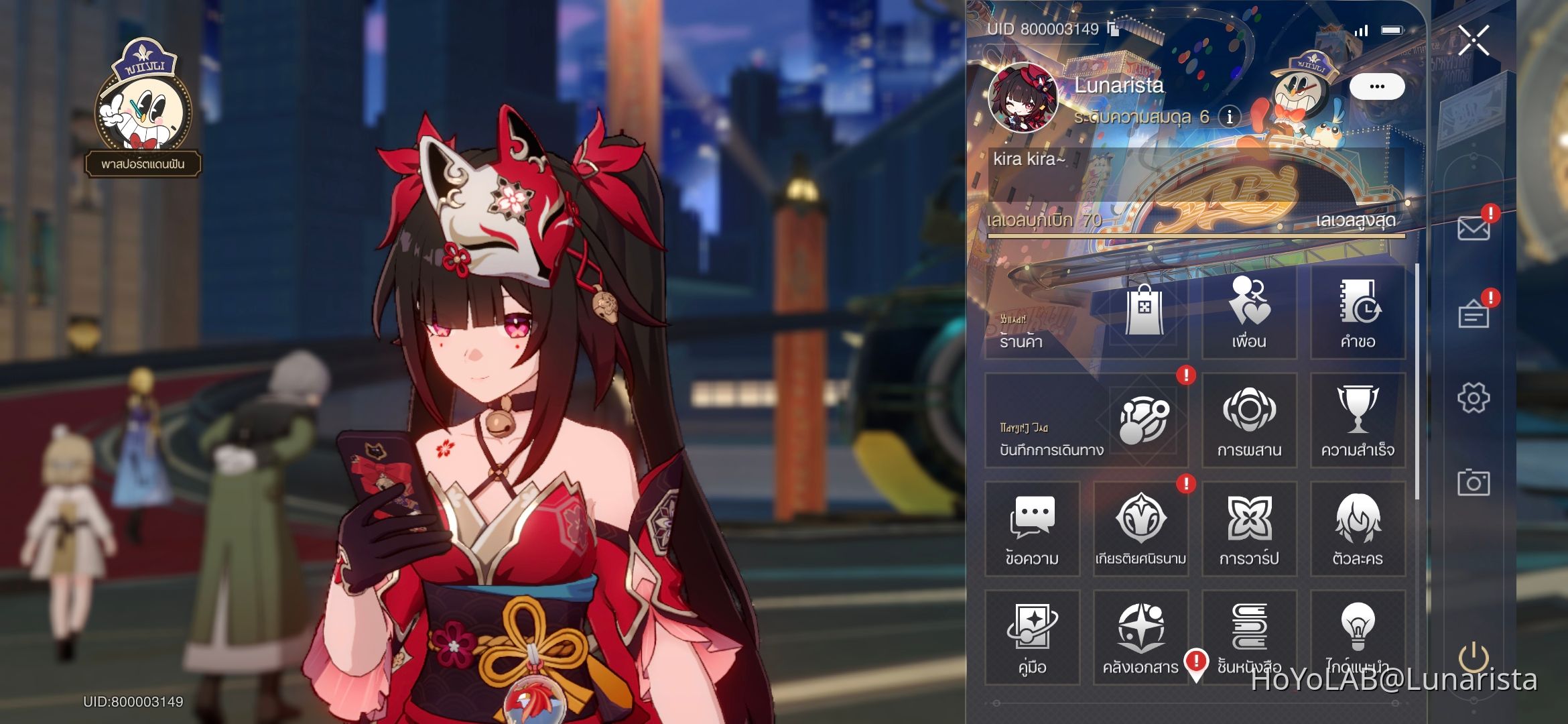Expand more options via the ... button
Image resolution: width=1568 pixels, height=724 pixels.
[x=1379, y=86]
